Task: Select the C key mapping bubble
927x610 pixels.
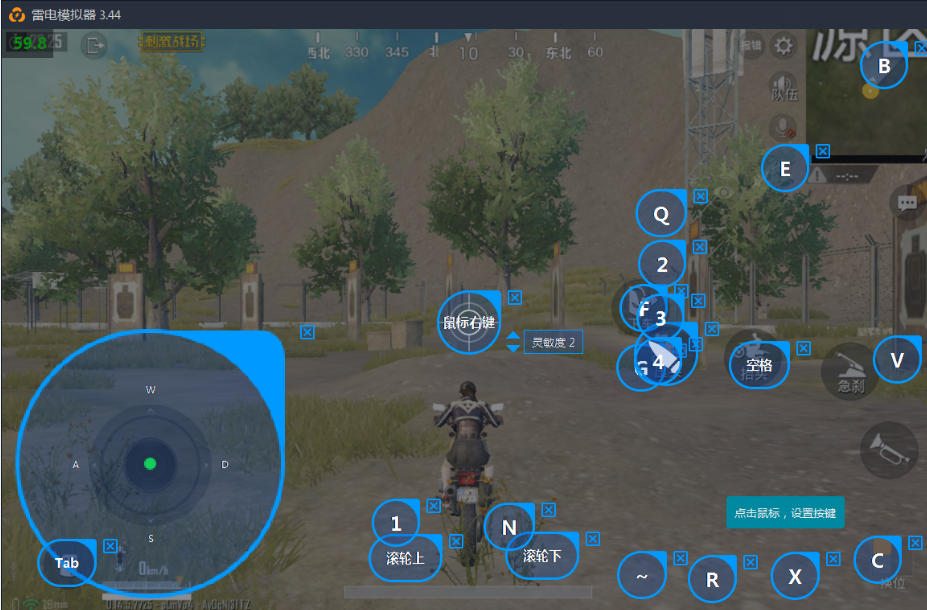Action: pyautogui.click(x=878, y=561)
